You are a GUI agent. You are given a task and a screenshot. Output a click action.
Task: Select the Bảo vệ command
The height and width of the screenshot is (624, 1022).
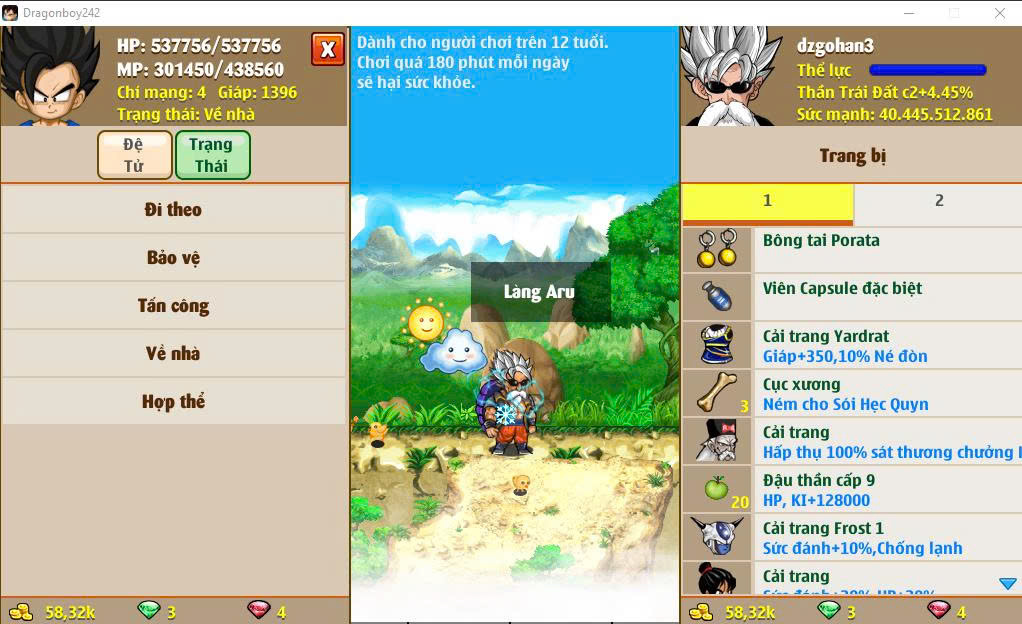(173, 258)
